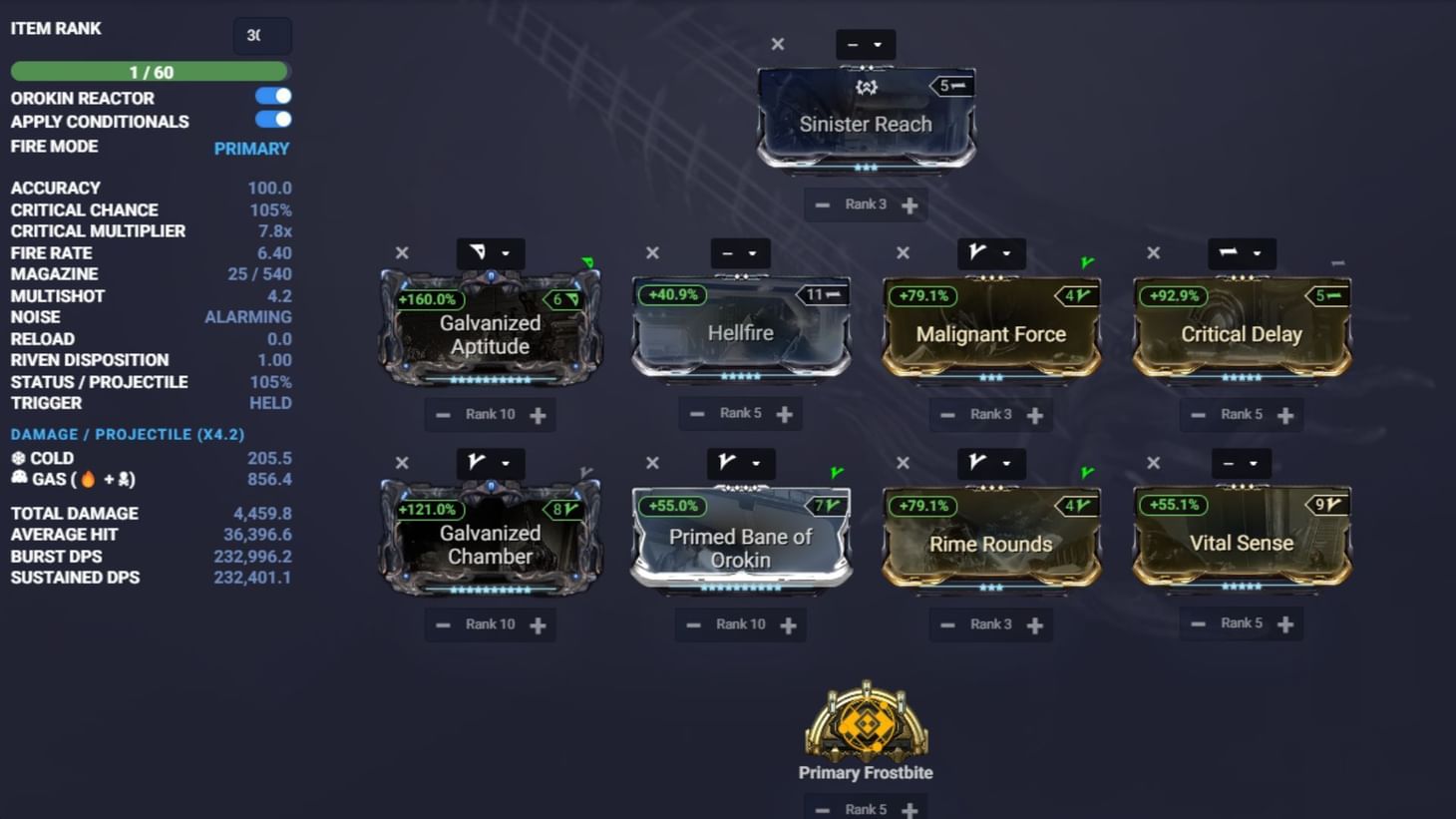Remove Critical Delay via its X icon

[1152, 253]
